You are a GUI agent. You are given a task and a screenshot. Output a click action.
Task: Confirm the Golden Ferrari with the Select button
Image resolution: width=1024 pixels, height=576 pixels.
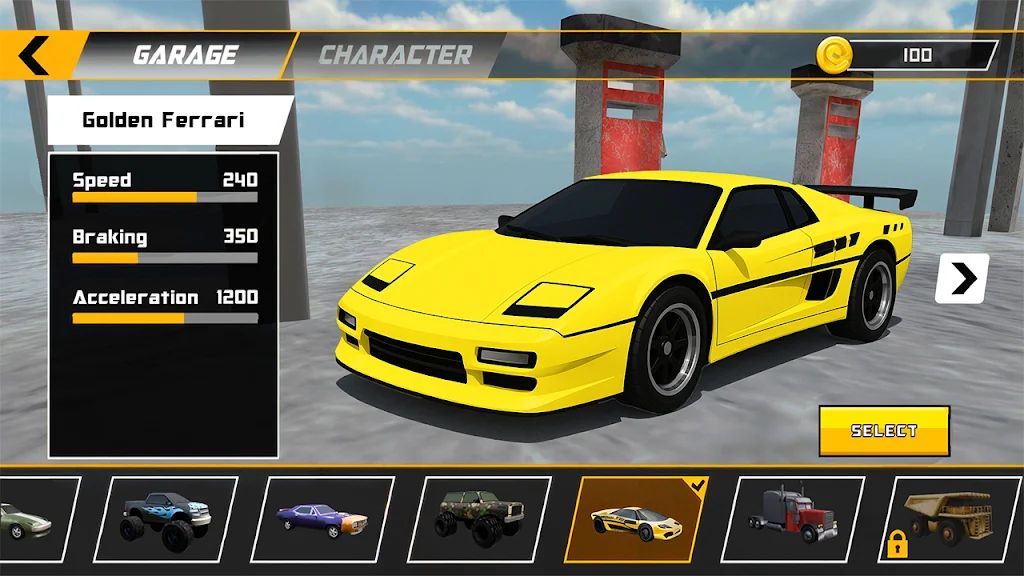tap(884, 431)
